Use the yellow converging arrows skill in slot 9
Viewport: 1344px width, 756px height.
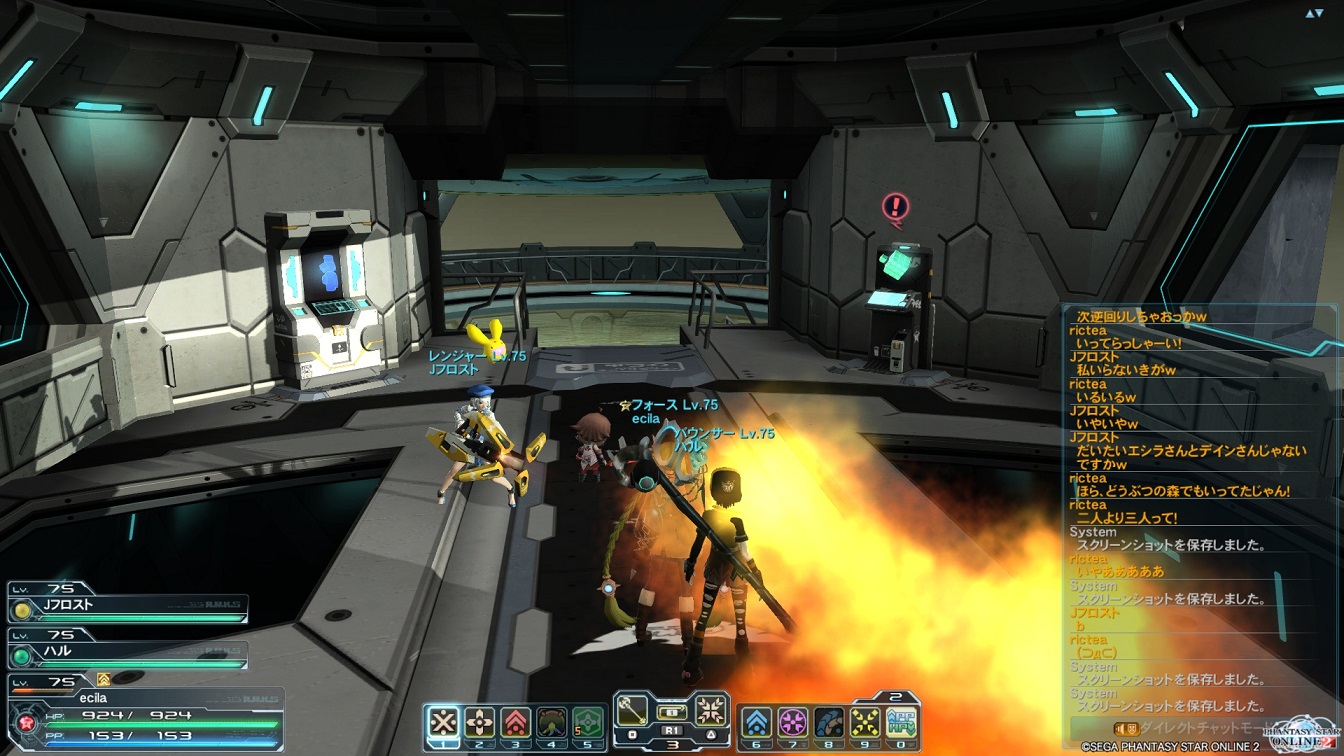tap(865, 722)
